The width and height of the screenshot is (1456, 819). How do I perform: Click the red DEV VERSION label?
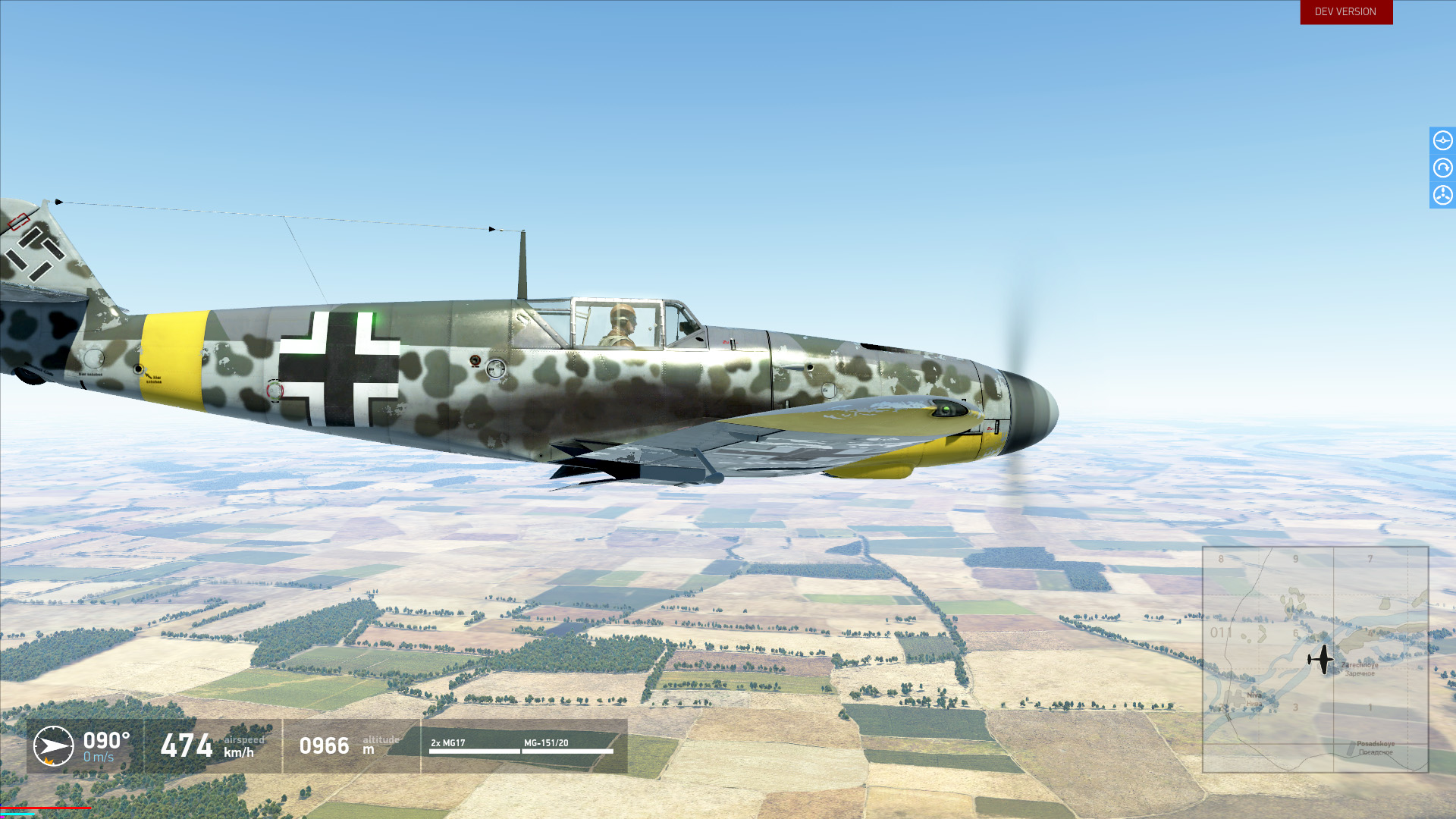tap(1346, 12)
